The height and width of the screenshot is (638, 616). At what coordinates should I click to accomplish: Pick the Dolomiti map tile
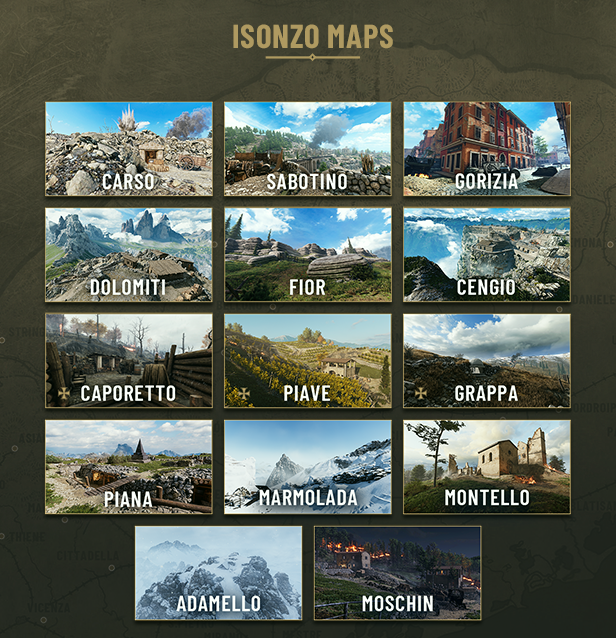(x=129, y=255)
